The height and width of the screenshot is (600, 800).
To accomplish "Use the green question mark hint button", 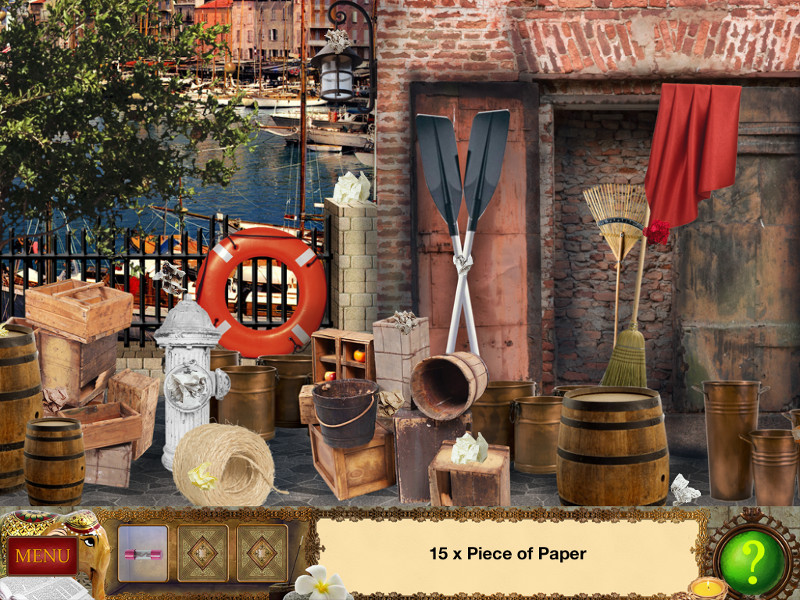I will click(x=751, y=555).
